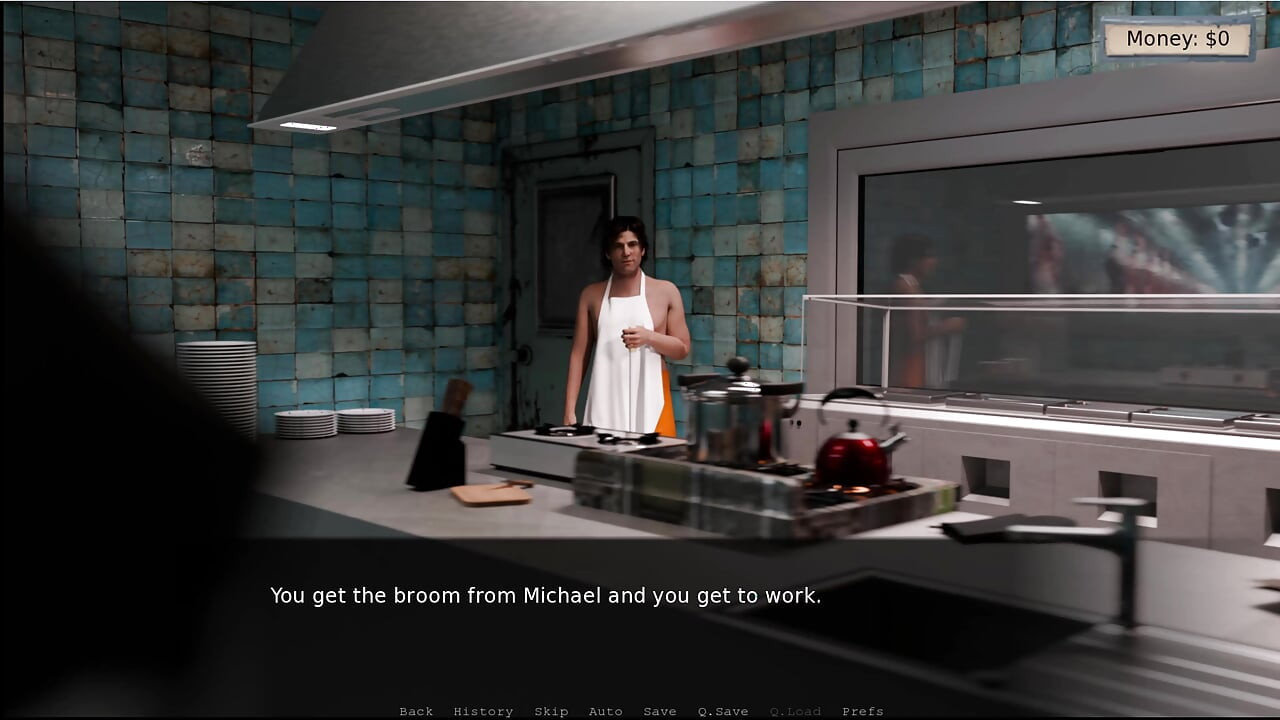Enable Skip mode
This screenshot has width=1280, height=720.
click(x=553, y=711)
